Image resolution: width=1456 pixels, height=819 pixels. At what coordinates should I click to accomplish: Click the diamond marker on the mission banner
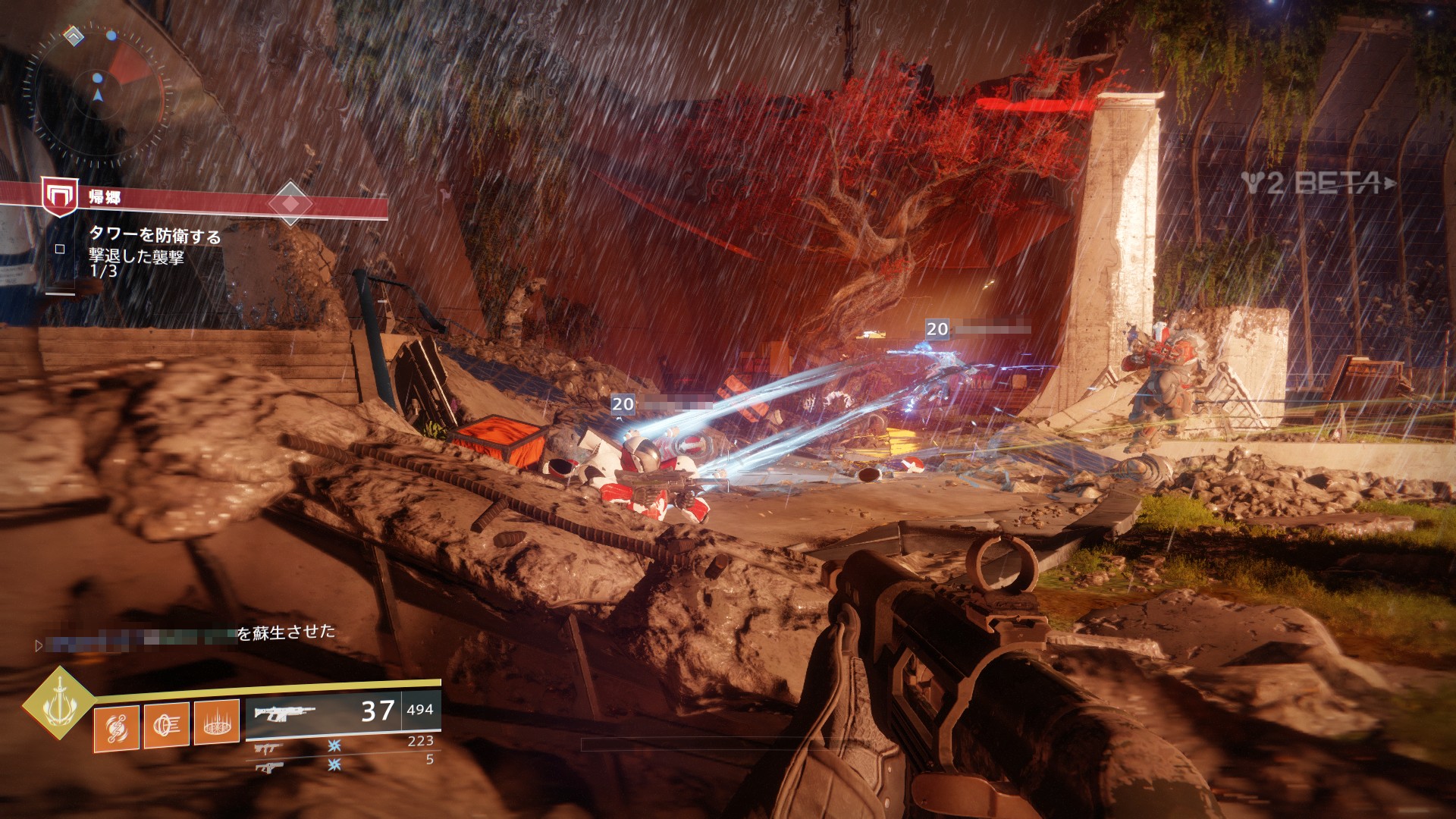tap(290, 203)
